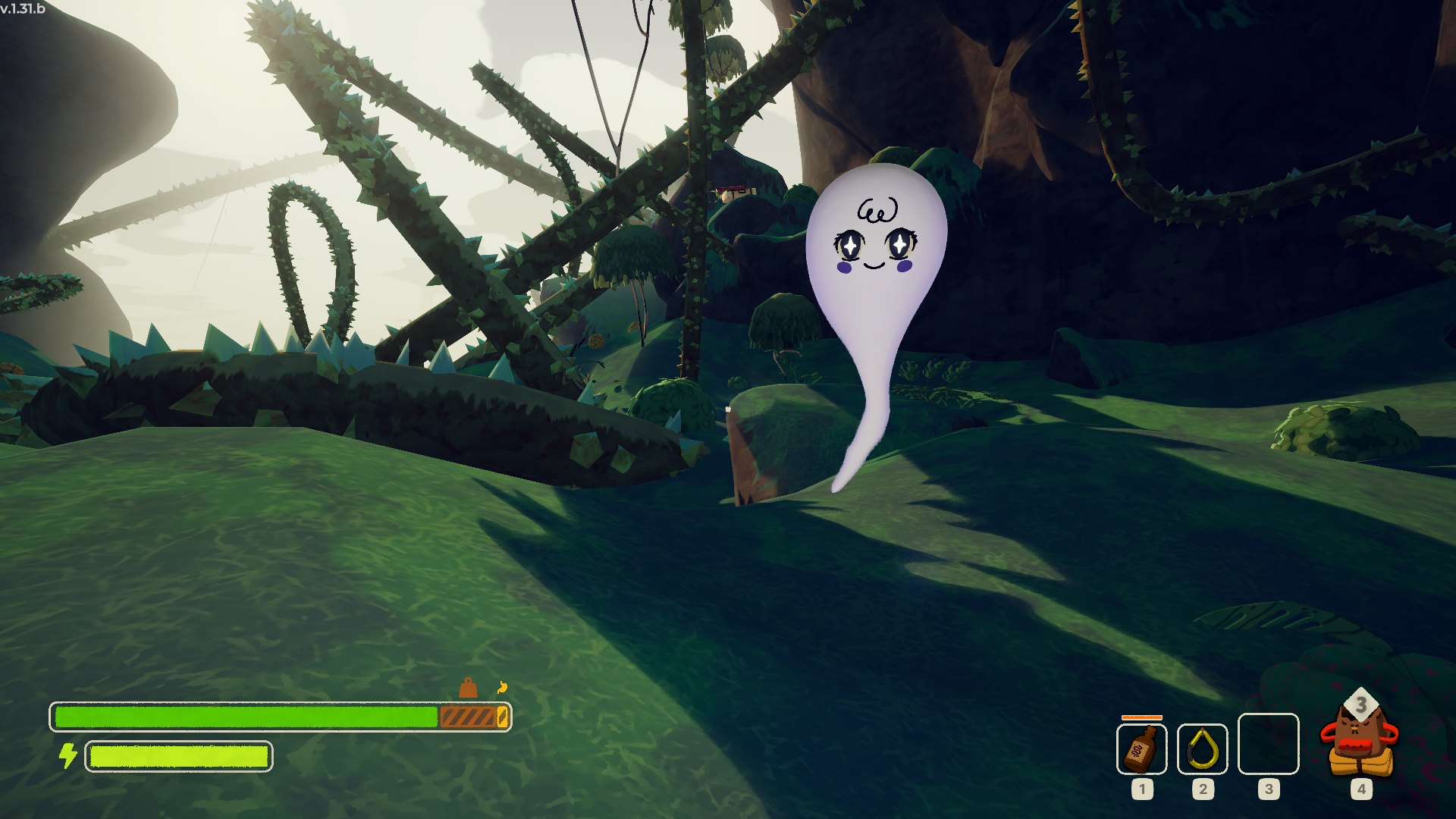Select the yellow carabiner ring in slot 2
Image resolution: width=1456 pixels, height=819 pixels.
(x=1202, y=748)
